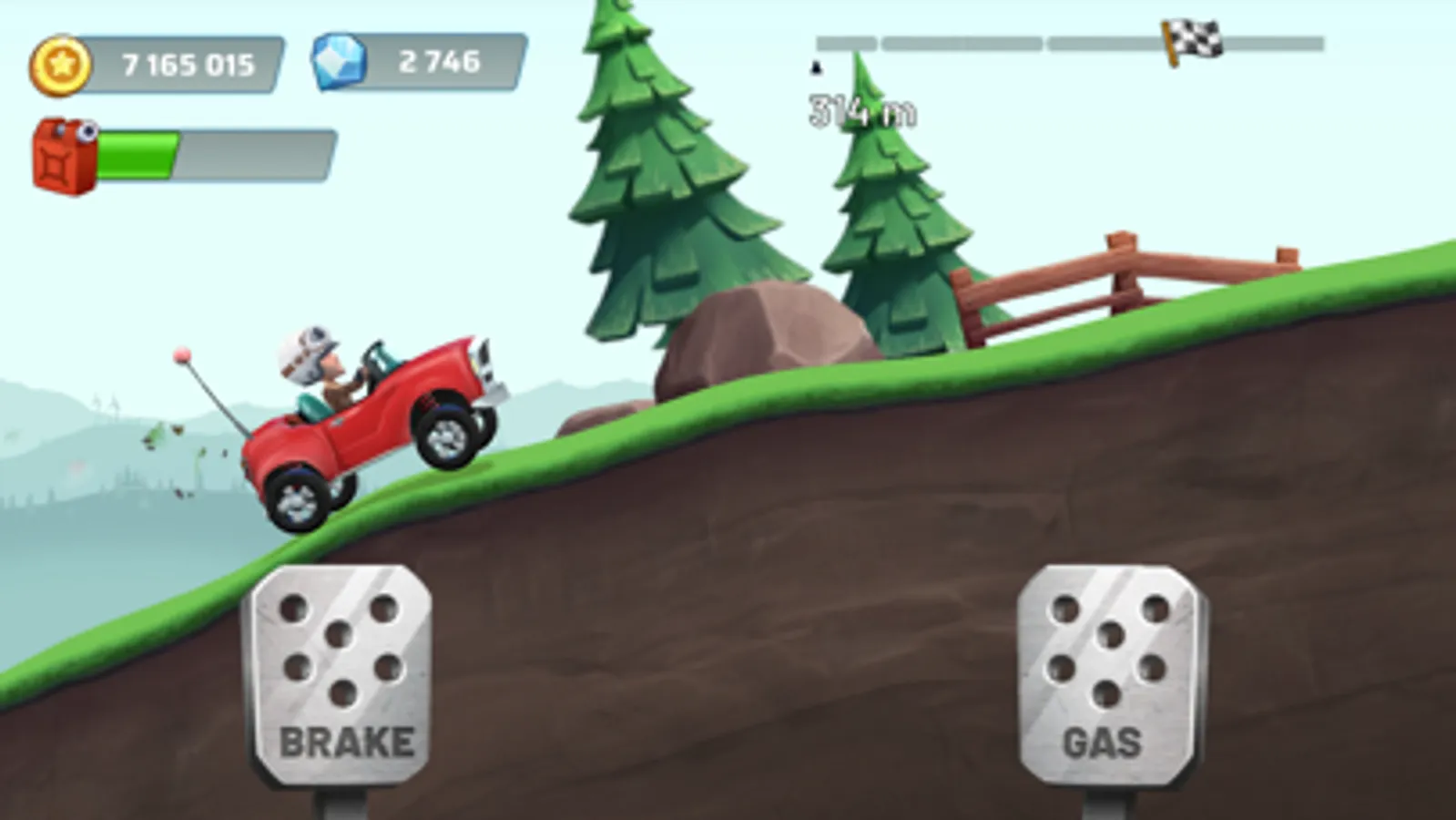Click the green fuel level bar
1456x820 pixels.
pos(137,155)
